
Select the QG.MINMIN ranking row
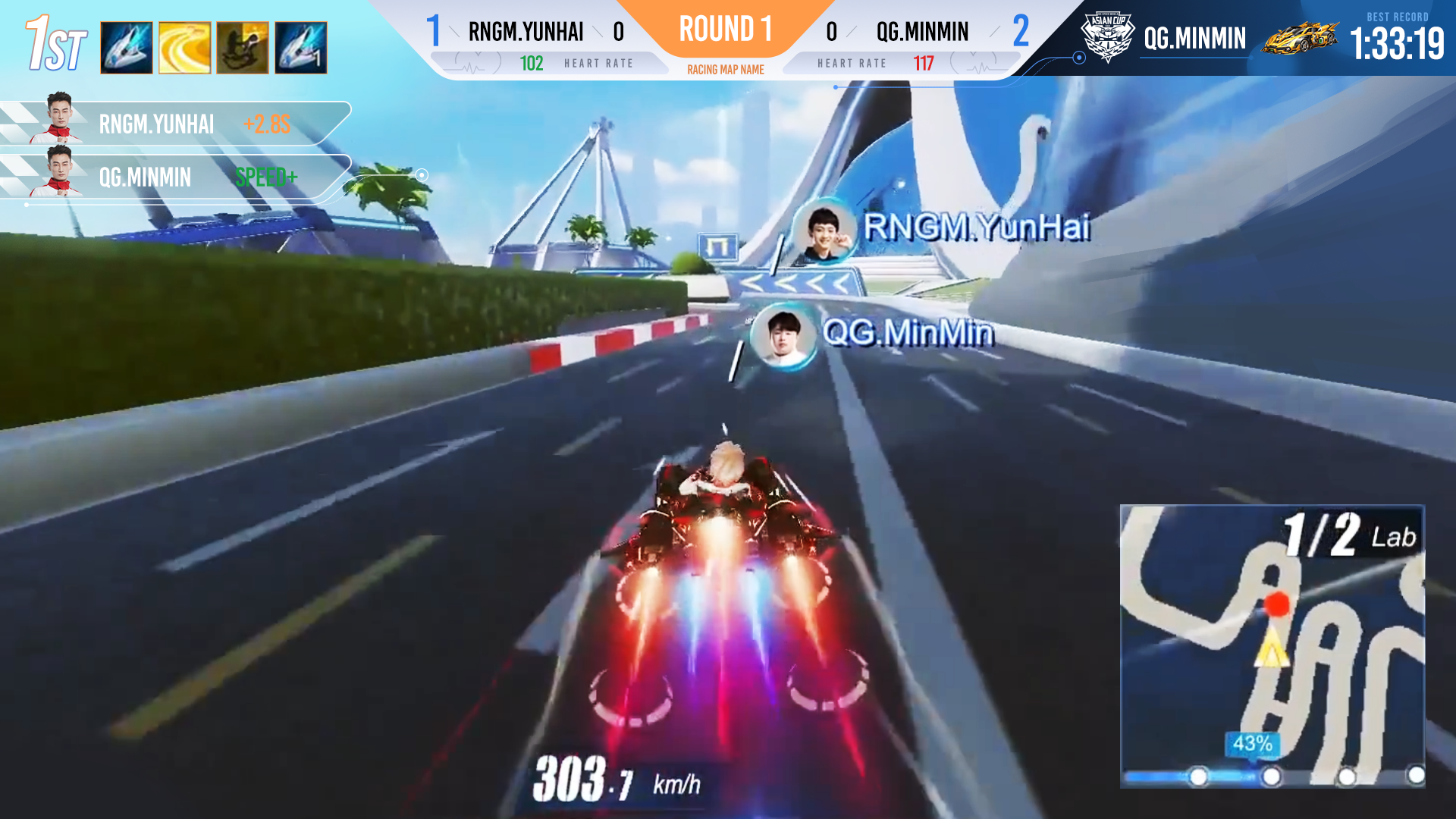click(x=174, y=177)
